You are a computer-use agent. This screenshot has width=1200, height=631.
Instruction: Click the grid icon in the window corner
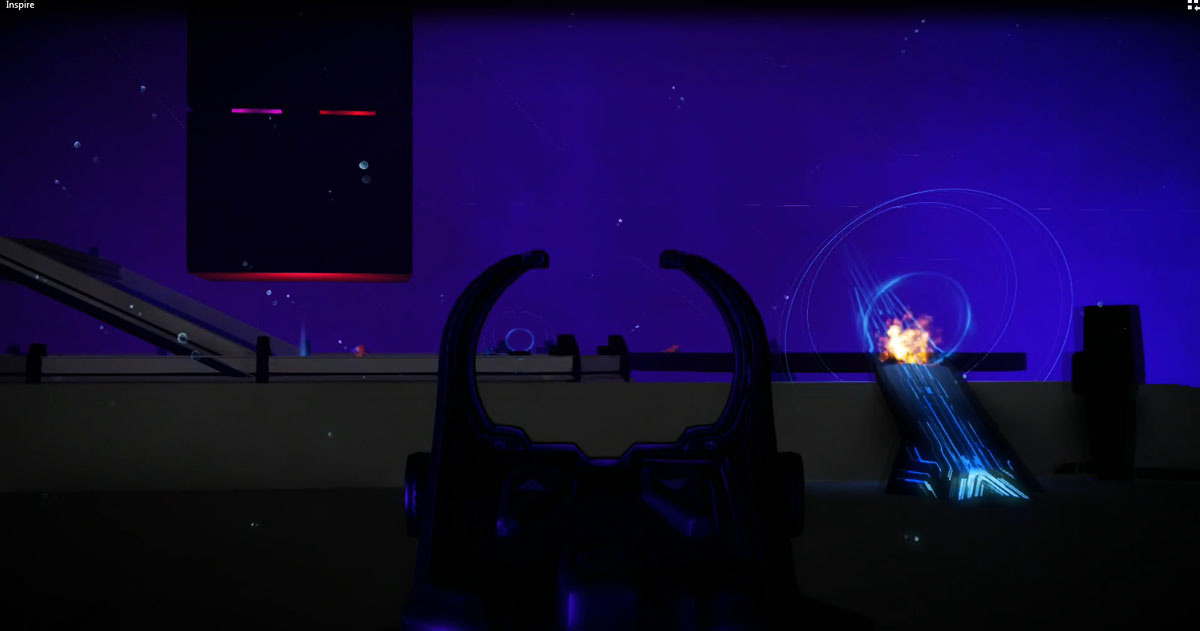1192,5
